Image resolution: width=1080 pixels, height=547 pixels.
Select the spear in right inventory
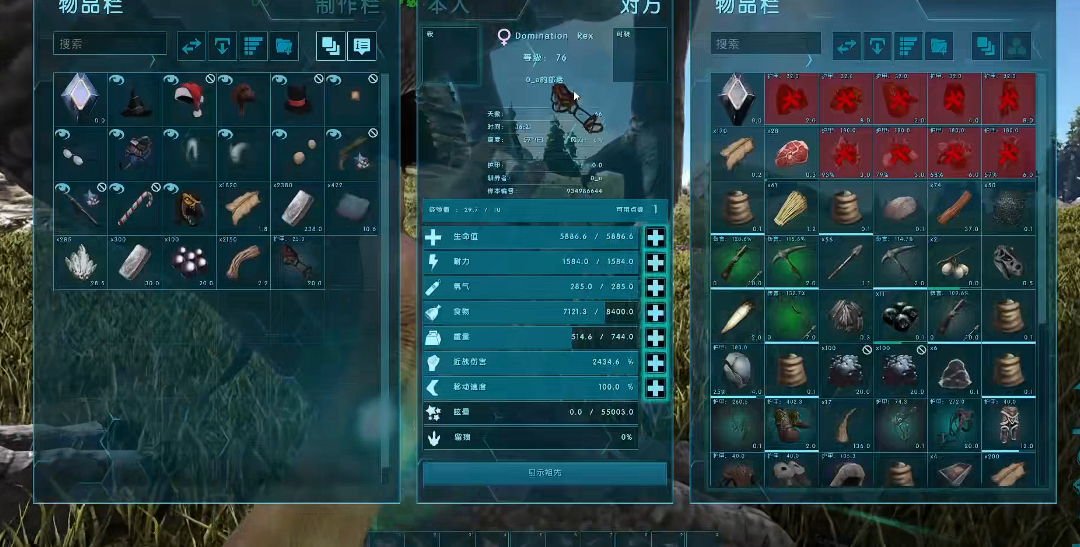pyautogui.click(x=846, y=262)
